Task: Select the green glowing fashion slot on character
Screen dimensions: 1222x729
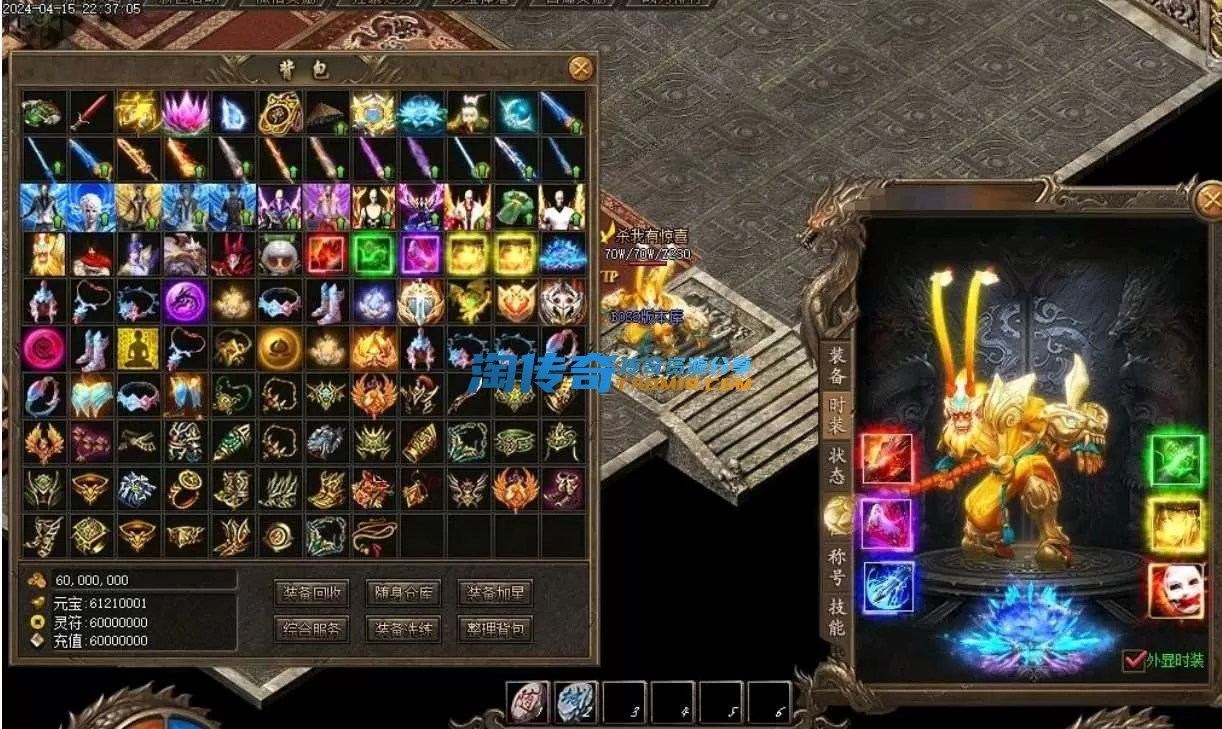Action: coord(1175,461)
